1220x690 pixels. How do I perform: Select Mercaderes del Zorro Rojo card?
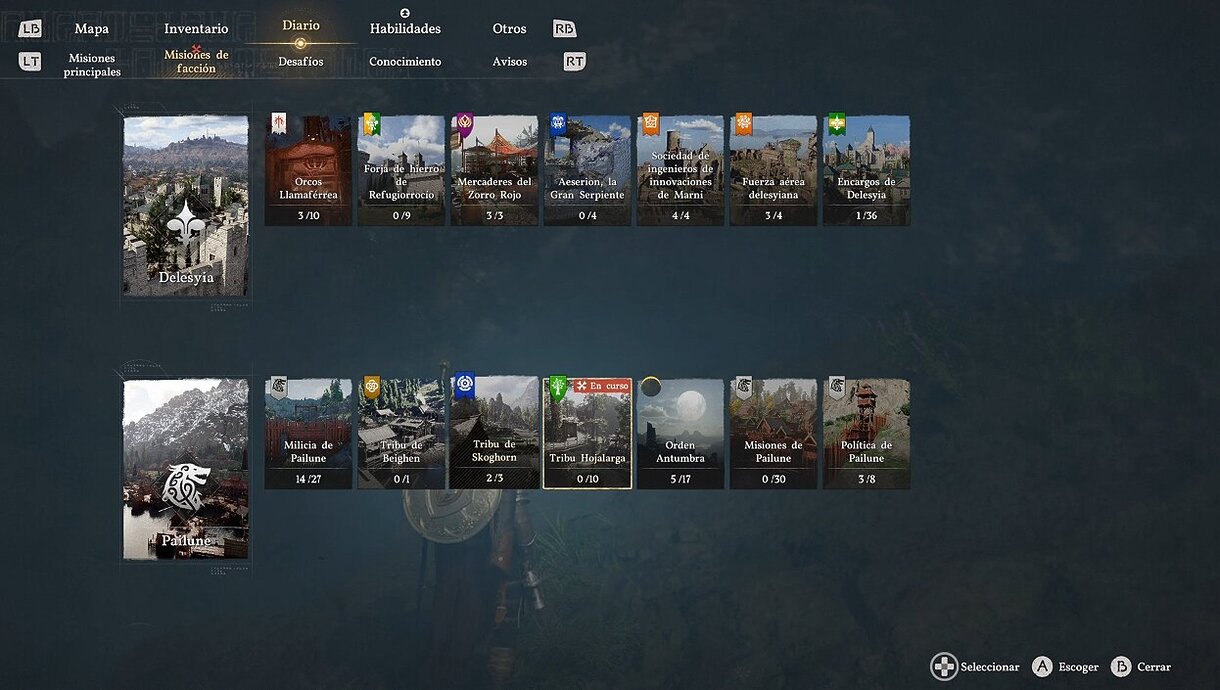[x=494, y=170]
